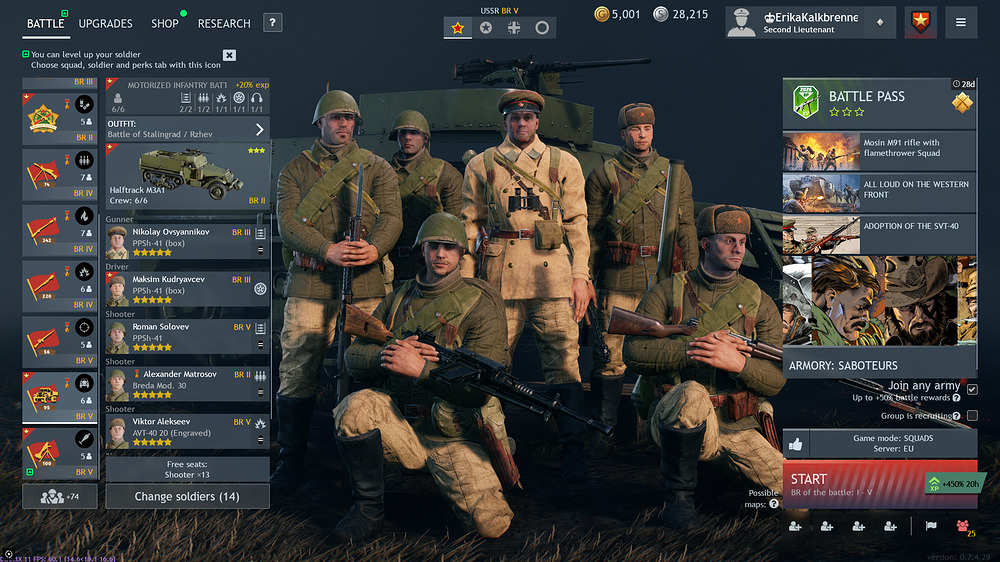Screen dimensions: 1000x562
Task: Close the level up soldier hint
Action: click(x=229, y=55)
